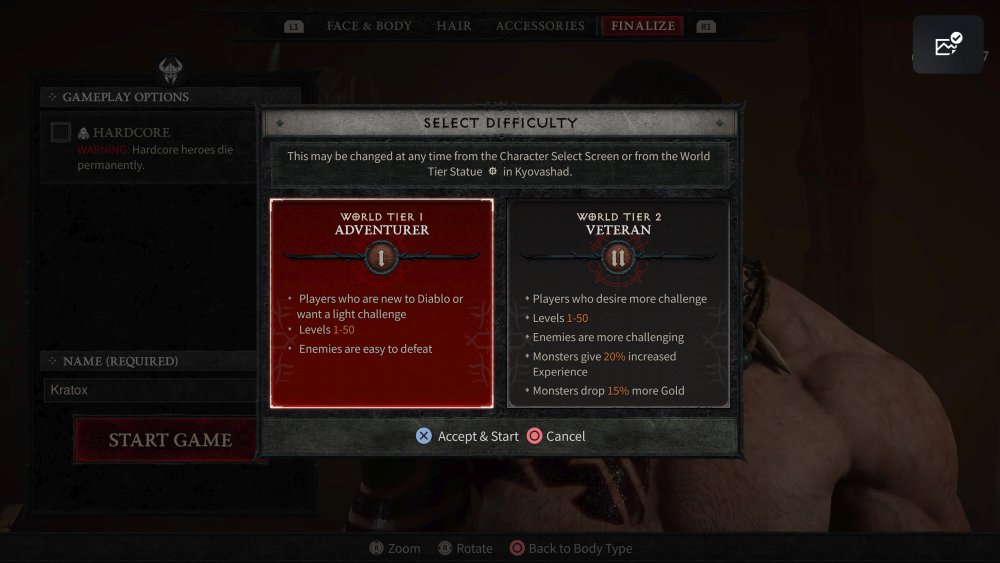The height and width of the screenshot is (563, 1000).
Task: Click the Start Game button
Action: click(169, 440)
